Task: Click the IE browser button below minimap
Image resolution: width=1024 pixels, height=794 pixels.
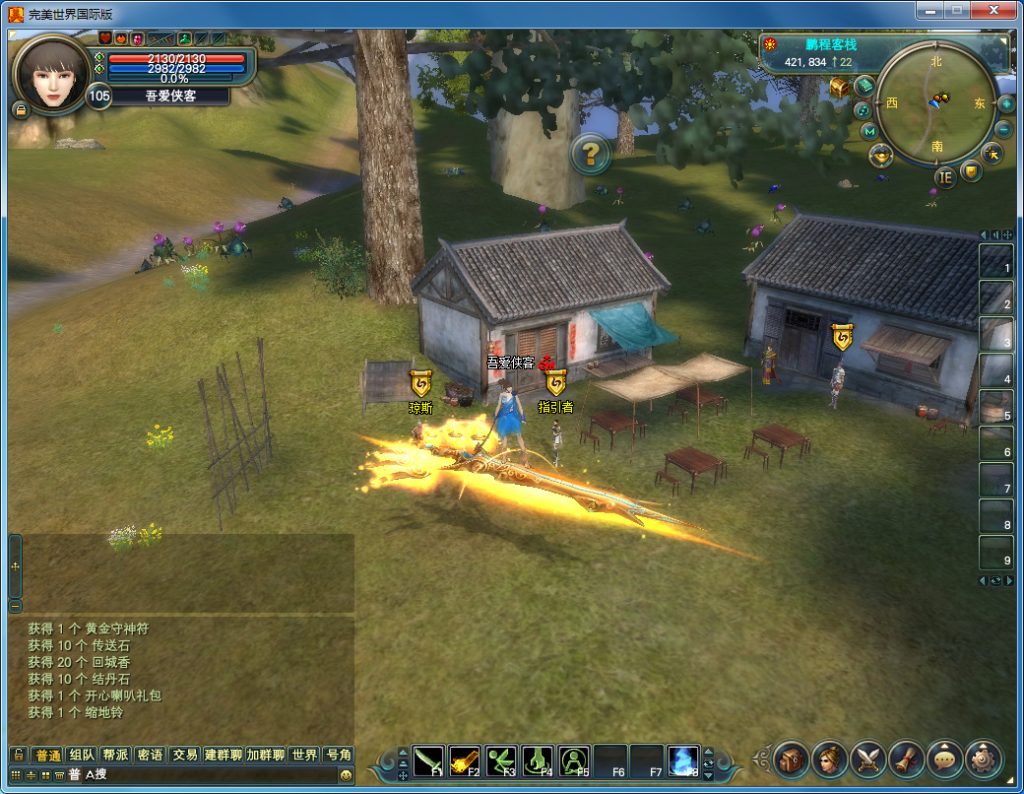Action: click(x=945, y=177)
